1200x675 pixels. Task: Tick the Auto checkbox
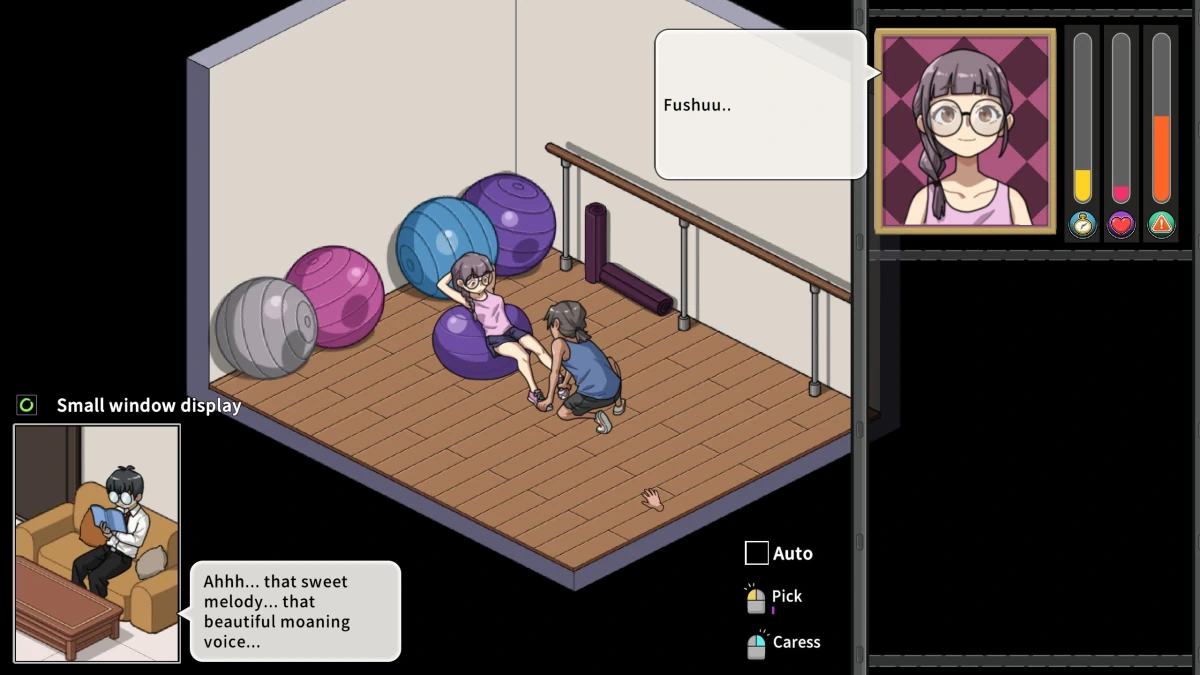click(757, 553)
